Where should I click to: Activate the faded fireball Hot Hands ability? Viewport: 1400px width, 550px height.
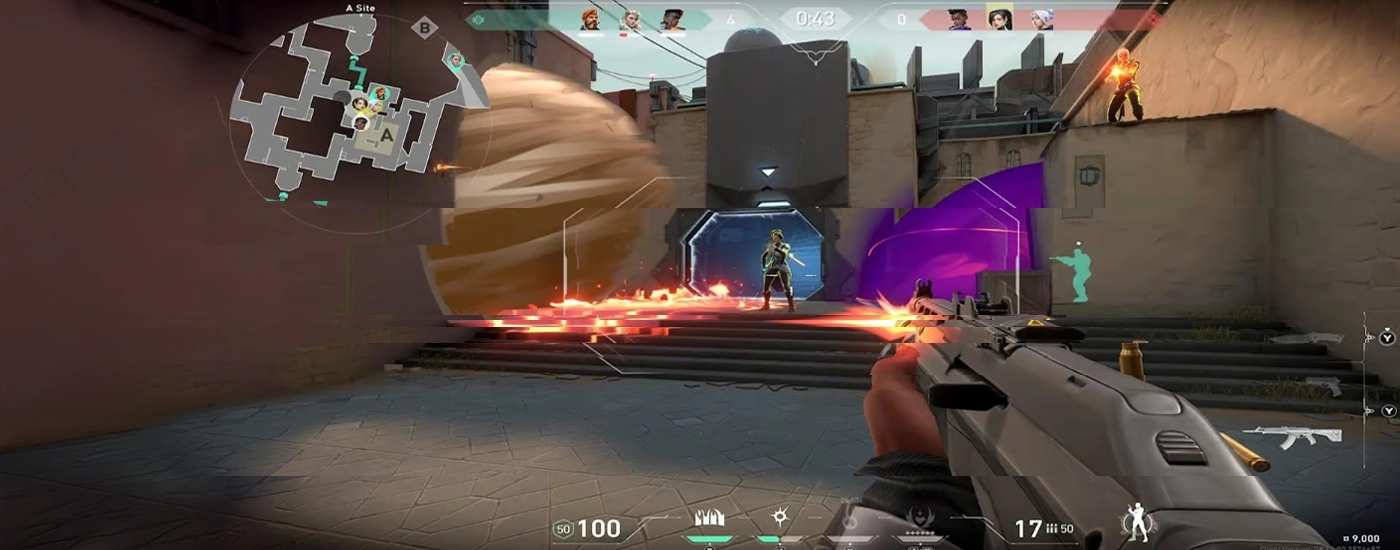(848, 516)
